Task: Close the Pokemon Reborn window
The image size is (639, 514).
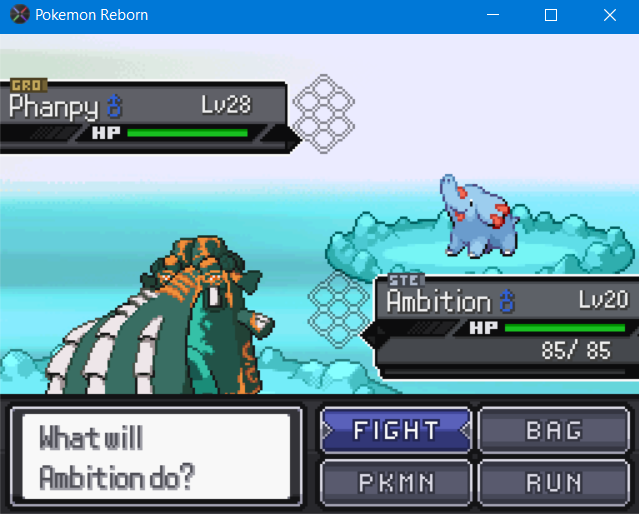Action: [609, 15]
